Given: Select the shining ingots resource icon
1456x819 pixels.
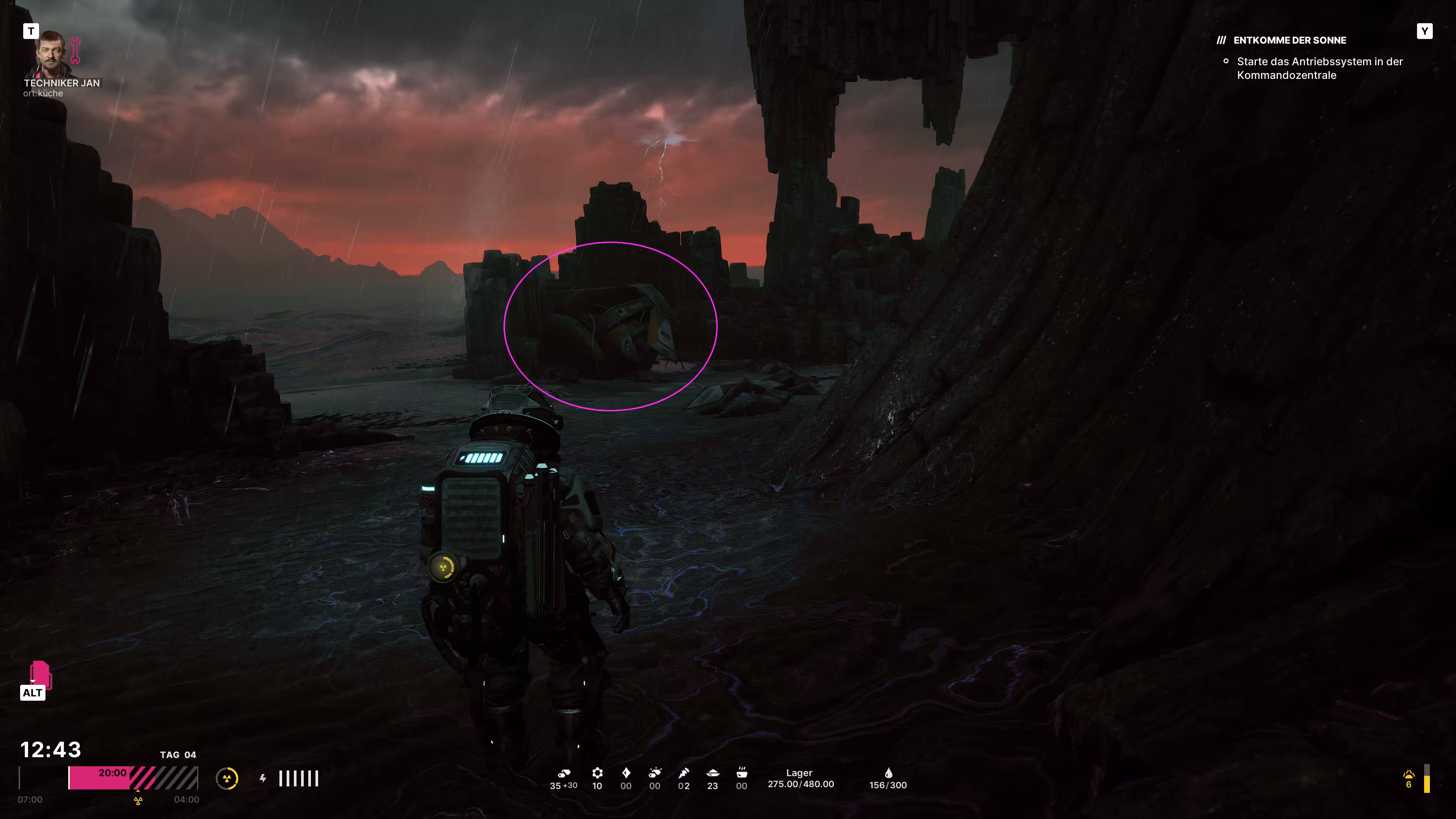Looking at the screenshot, I should [x=655, y=773].
